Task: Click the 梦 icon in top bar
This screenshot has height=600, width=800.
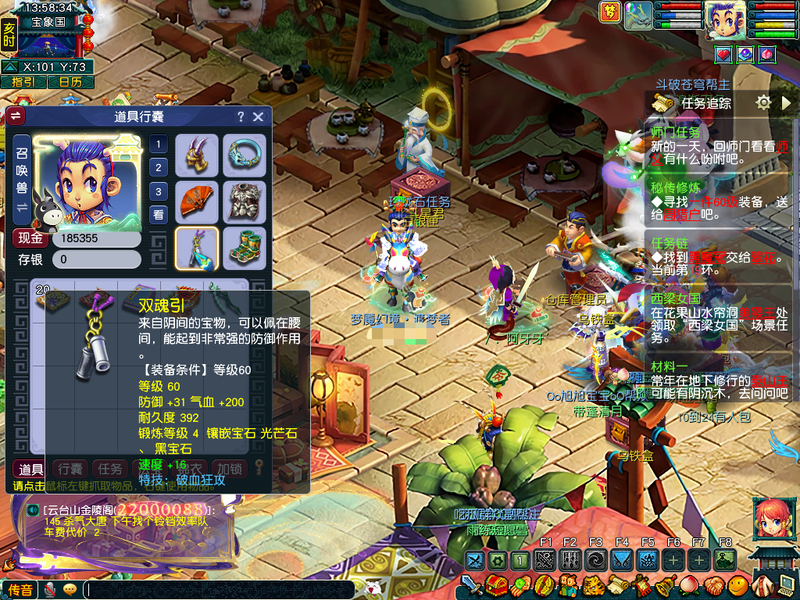Action: [x=609, y=11]
